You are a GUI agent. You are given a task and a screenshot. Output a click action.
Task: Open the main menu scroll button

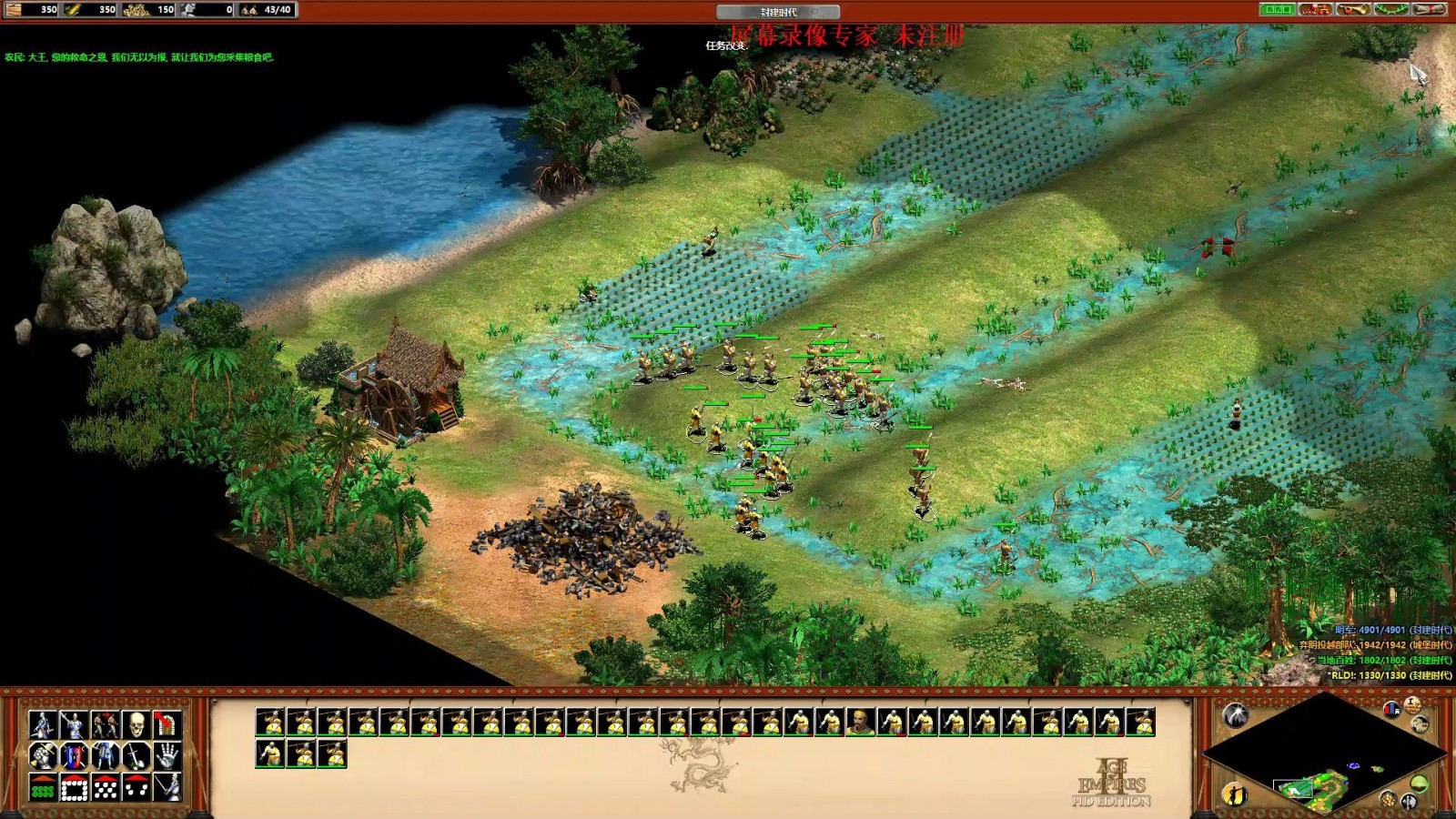pyautogui.click(x=1429, y=10)
